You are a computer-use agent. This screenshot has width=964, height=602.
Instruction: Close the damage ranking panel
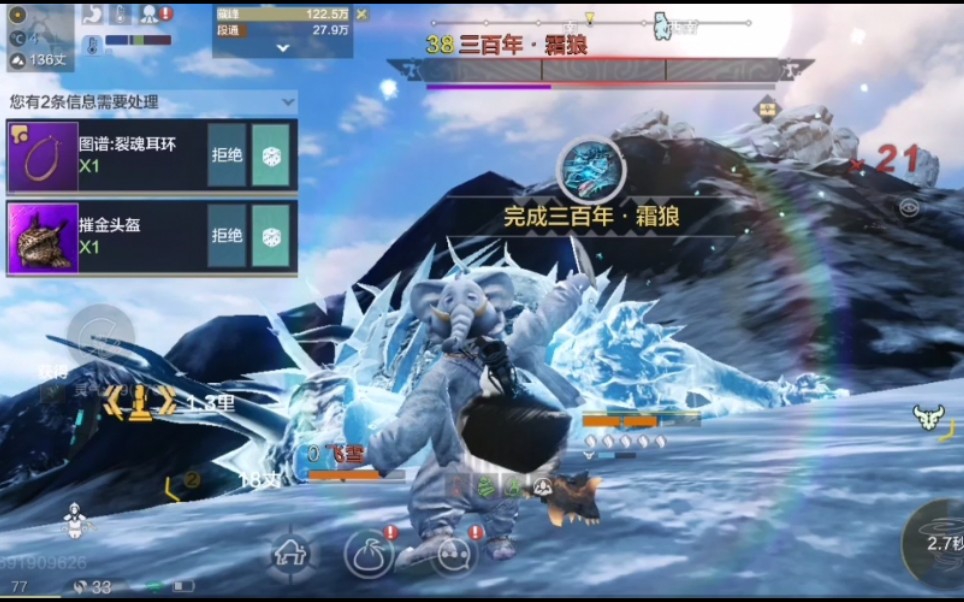pyautogui.click(x=362, y=14)
